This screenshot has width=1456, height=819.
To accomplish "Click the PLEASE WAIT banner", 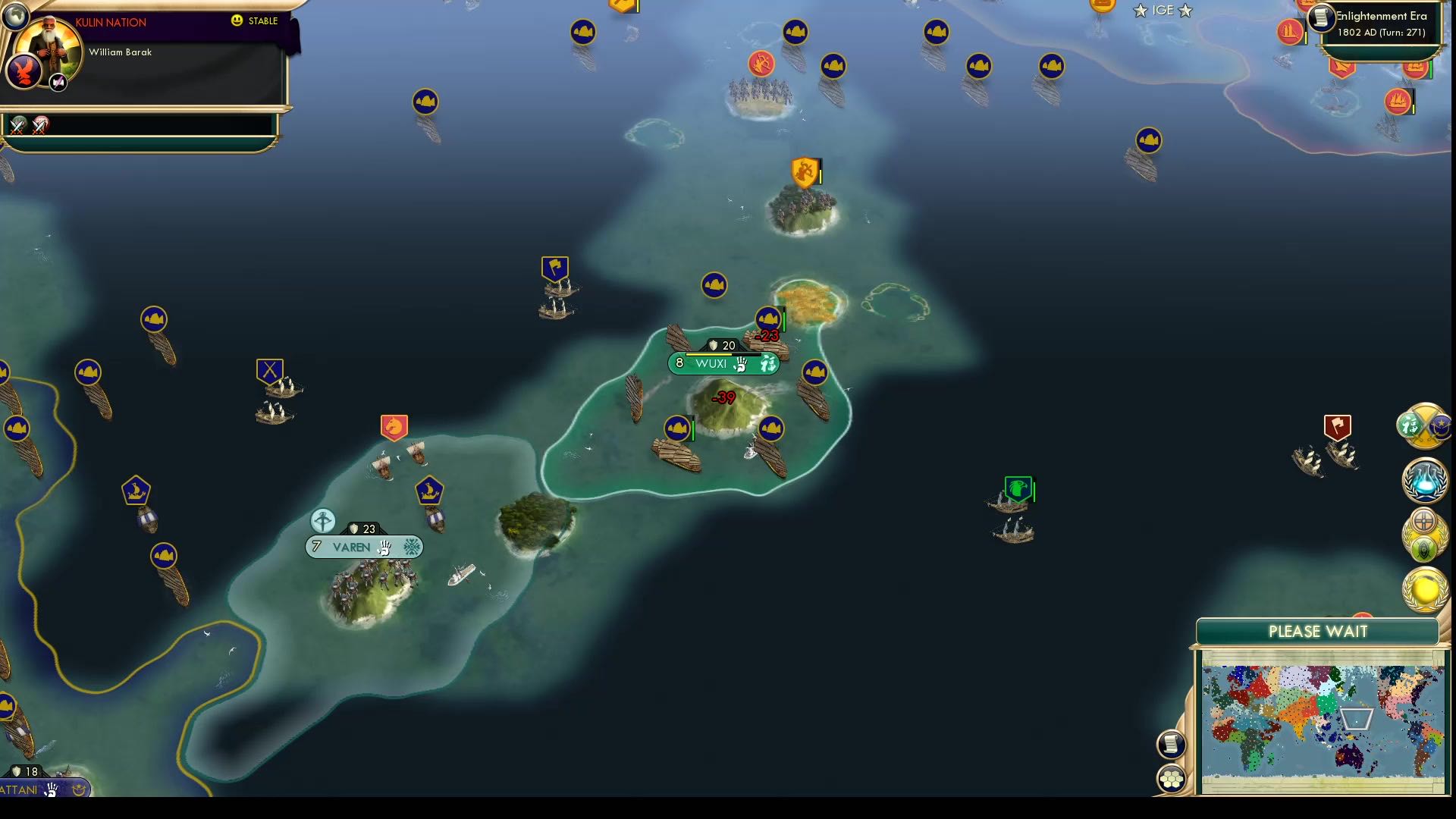I will point(1317,631).
